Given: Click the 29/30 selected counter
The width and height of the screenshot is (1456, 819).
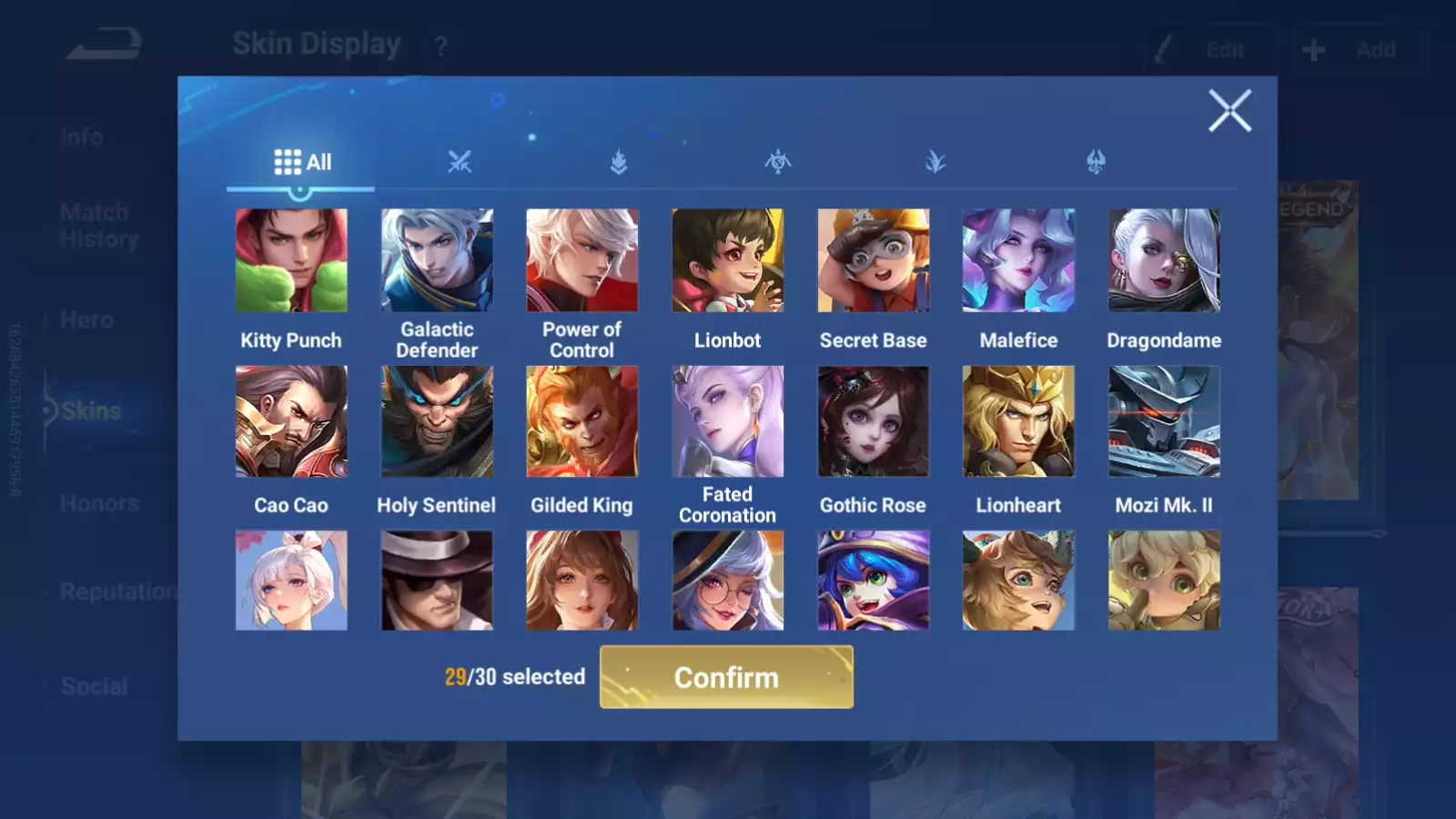Looking at the screenshot, I should tap(515, 677).
